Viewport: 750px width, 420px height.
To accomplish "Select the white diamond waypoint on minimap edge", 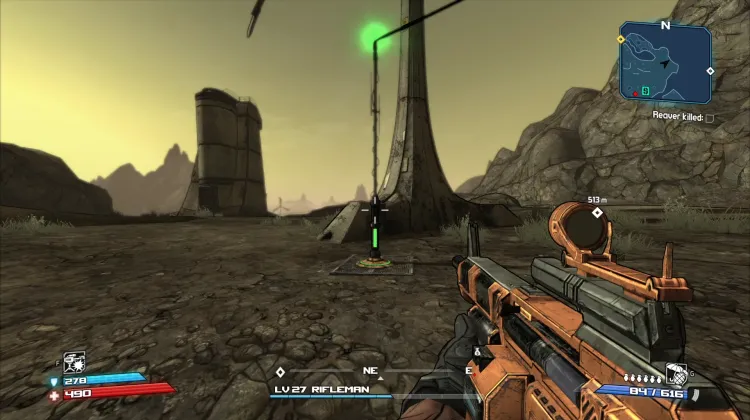I will pyautogui.click(x=710, y=71).
